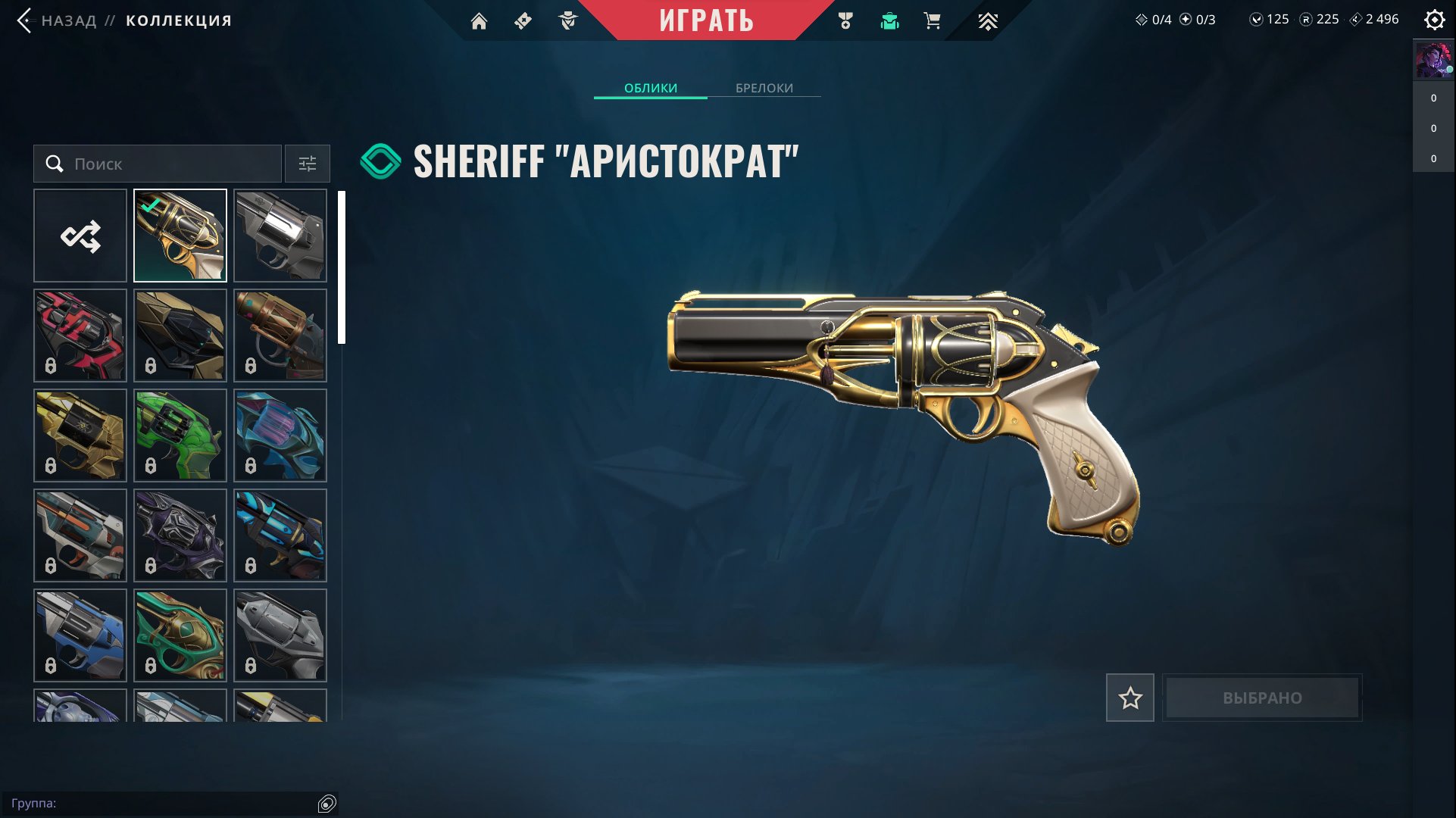Image resolution: width=1456 pixels, height=818 pixels.
Task: Go back with the НАЗАД arrow
Action: tap(25, 20)
